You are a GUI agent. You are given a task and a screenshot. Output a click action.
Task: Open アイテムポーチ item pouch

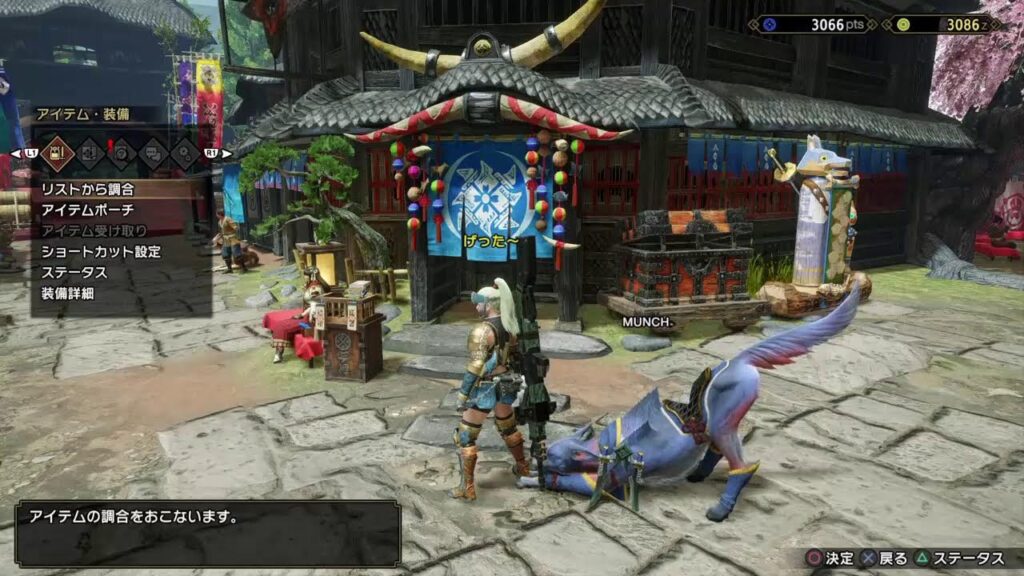click(88, 210)
